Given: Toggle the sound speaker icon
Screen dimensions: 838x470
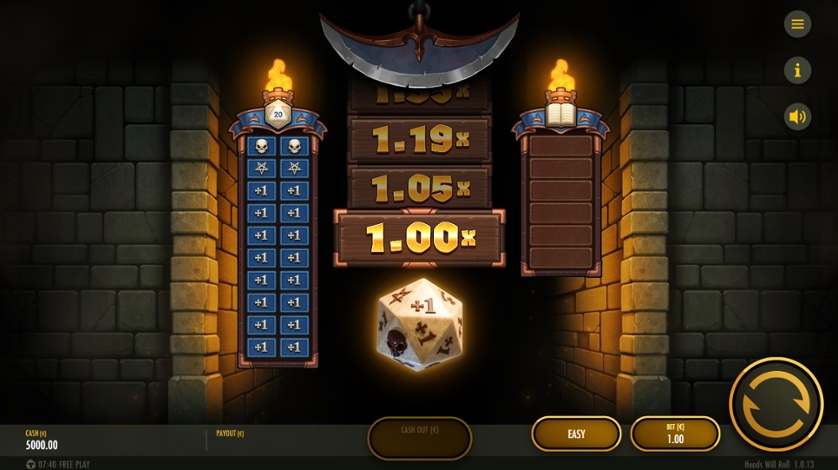Looking at the screenshot, I should pyautogui.click(x=797, y=116).
